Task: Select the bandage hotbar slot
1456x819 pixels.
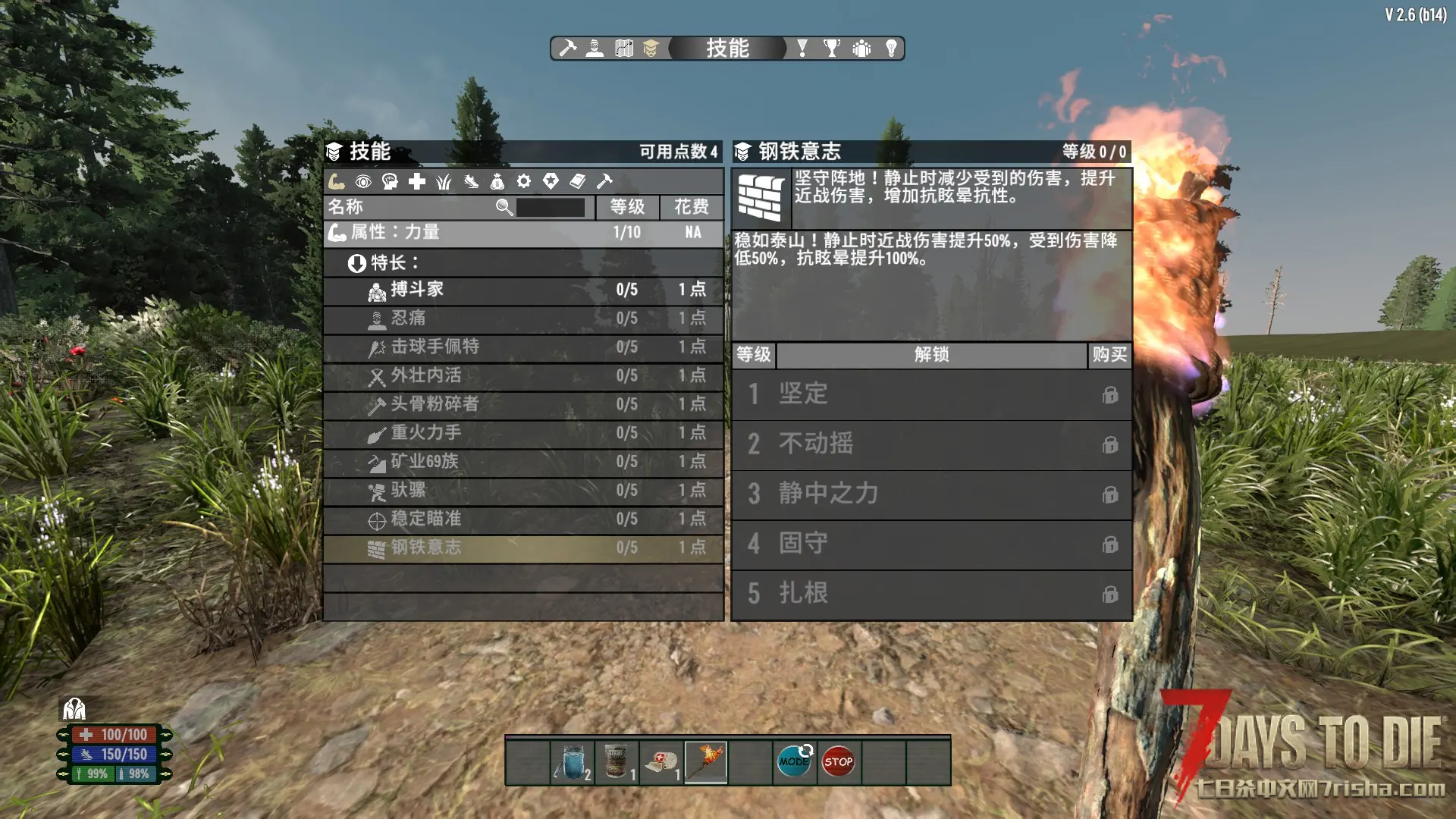Action: (661, 761)
